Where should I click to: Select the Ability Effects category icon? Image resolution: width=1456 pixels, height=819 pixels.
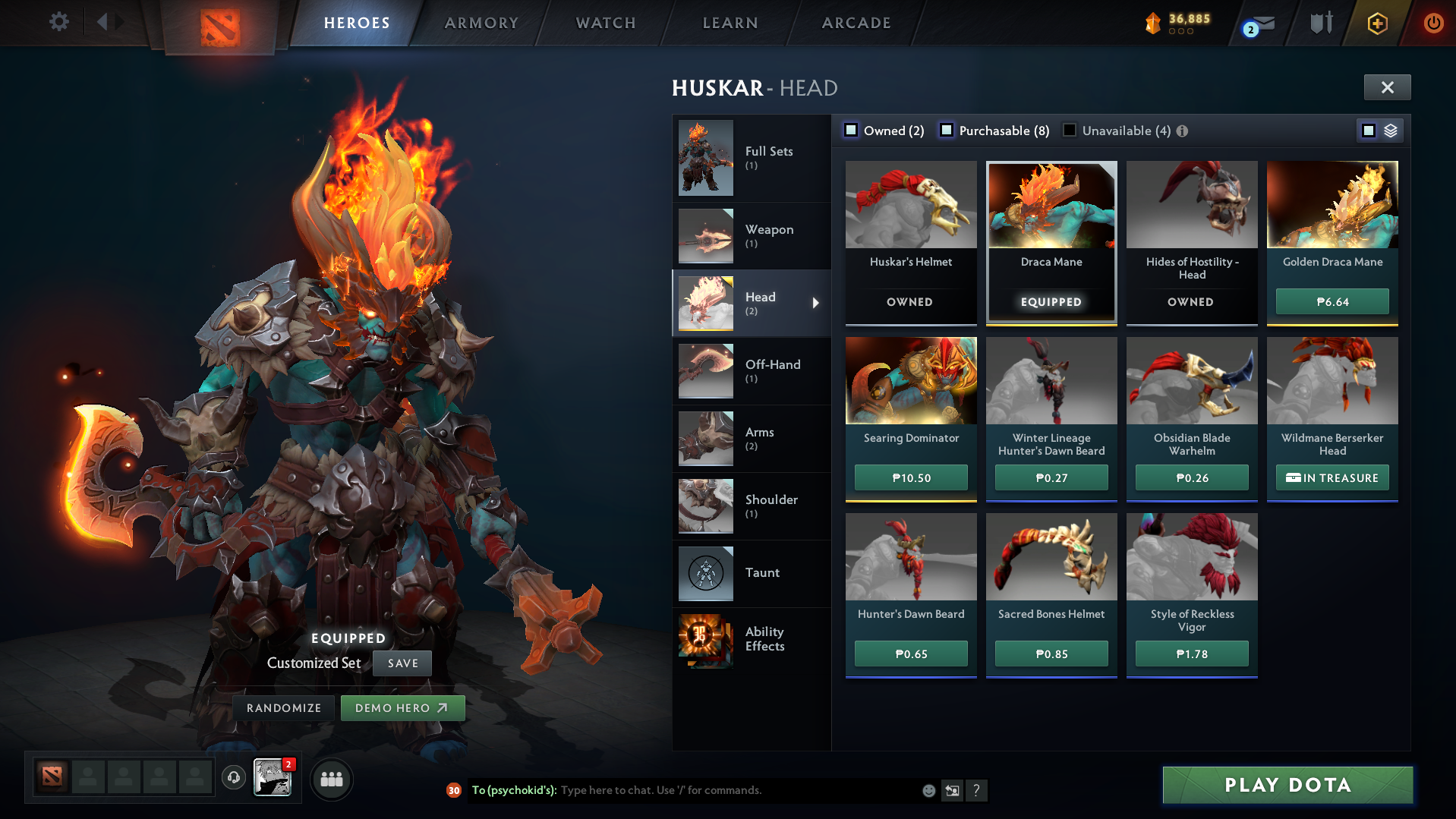click(704, 640)
